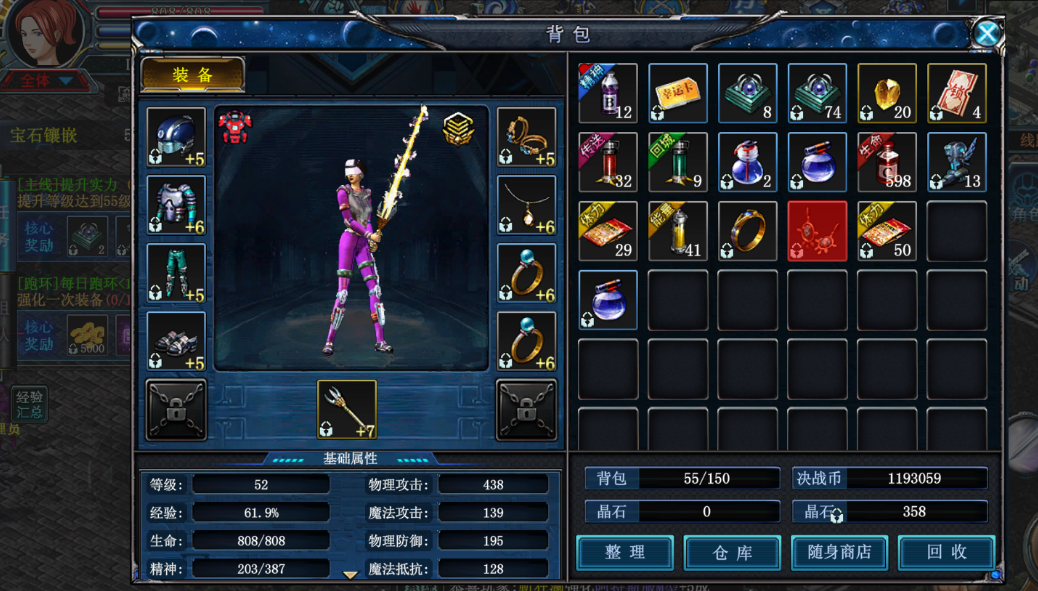
Task: Select the equipped necklace slot
Action: pyautogui.click(x=526, y=205)
